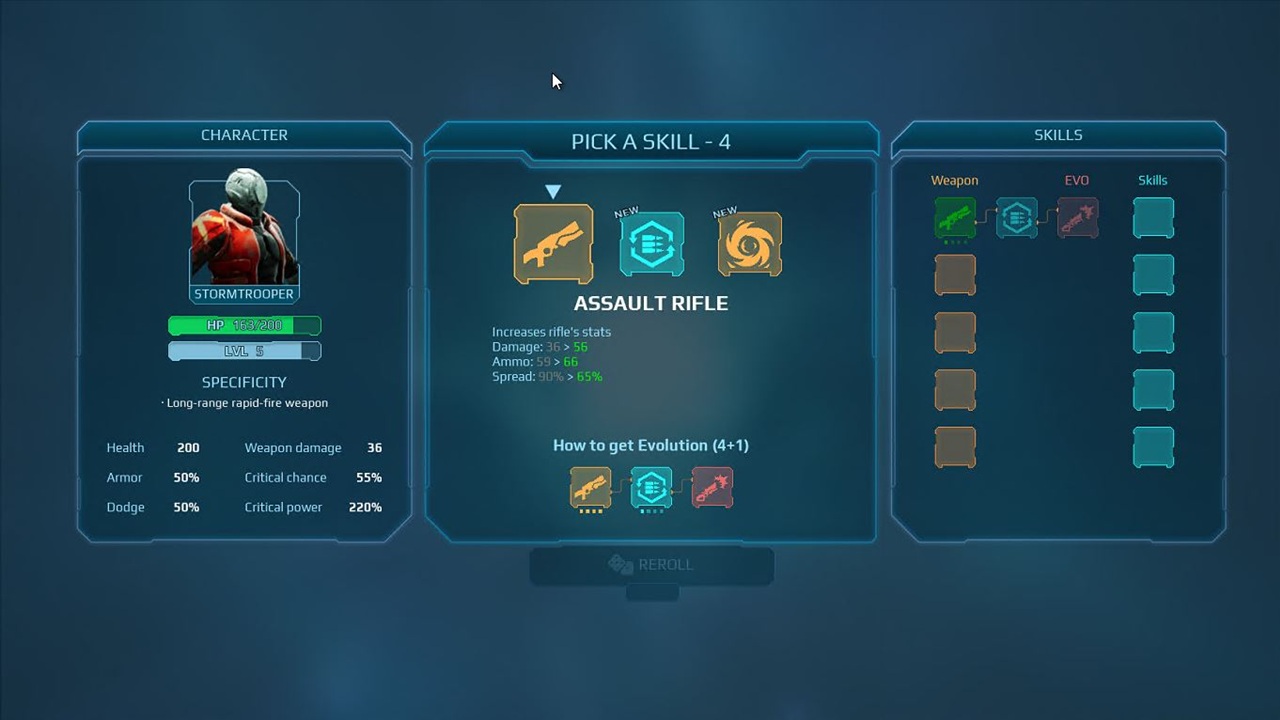Expand the panel notch below REROLL
Viewport: 1280px width, 720px height.
tap(651, 592)
